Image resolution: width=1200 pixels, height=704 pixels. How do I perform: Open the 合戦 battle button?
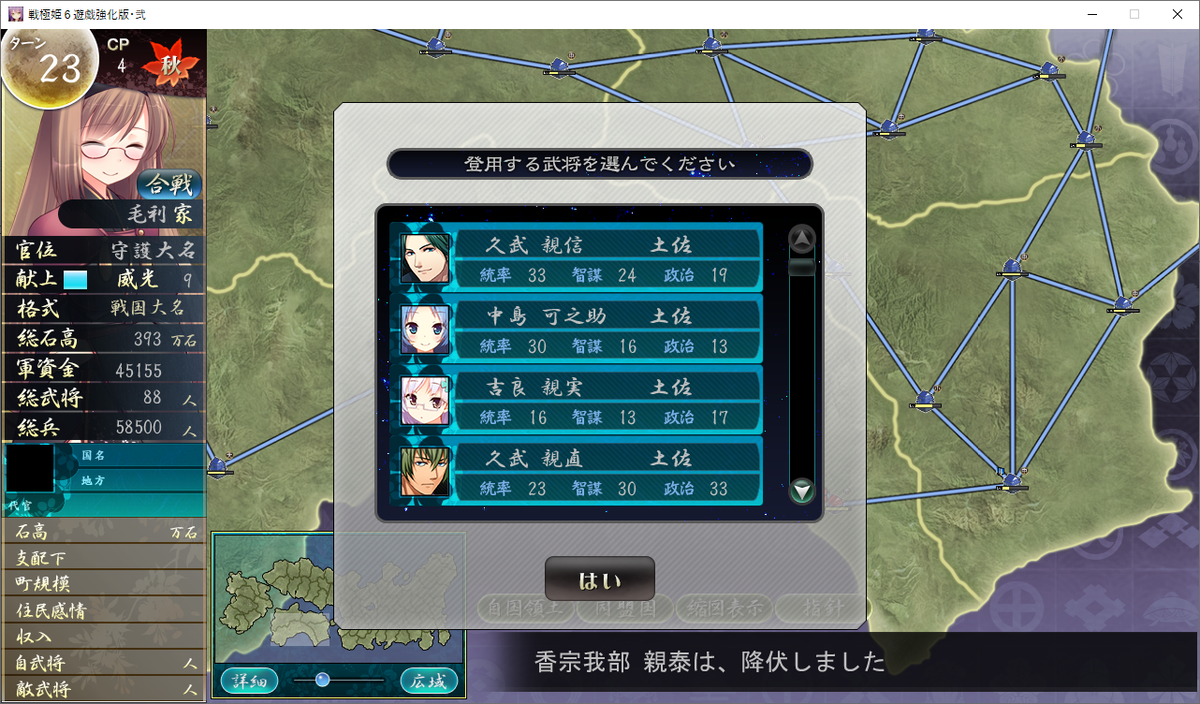point(170,185)
